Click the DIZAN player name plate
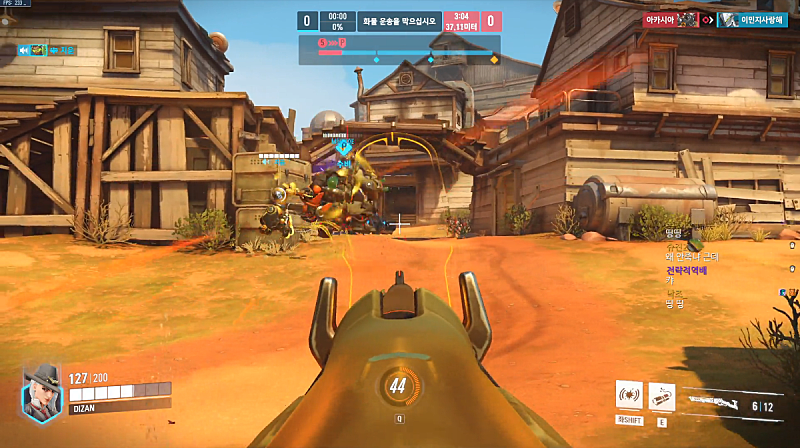The width and height of the screenshot is (800, 448). click(x=85, y=407)
